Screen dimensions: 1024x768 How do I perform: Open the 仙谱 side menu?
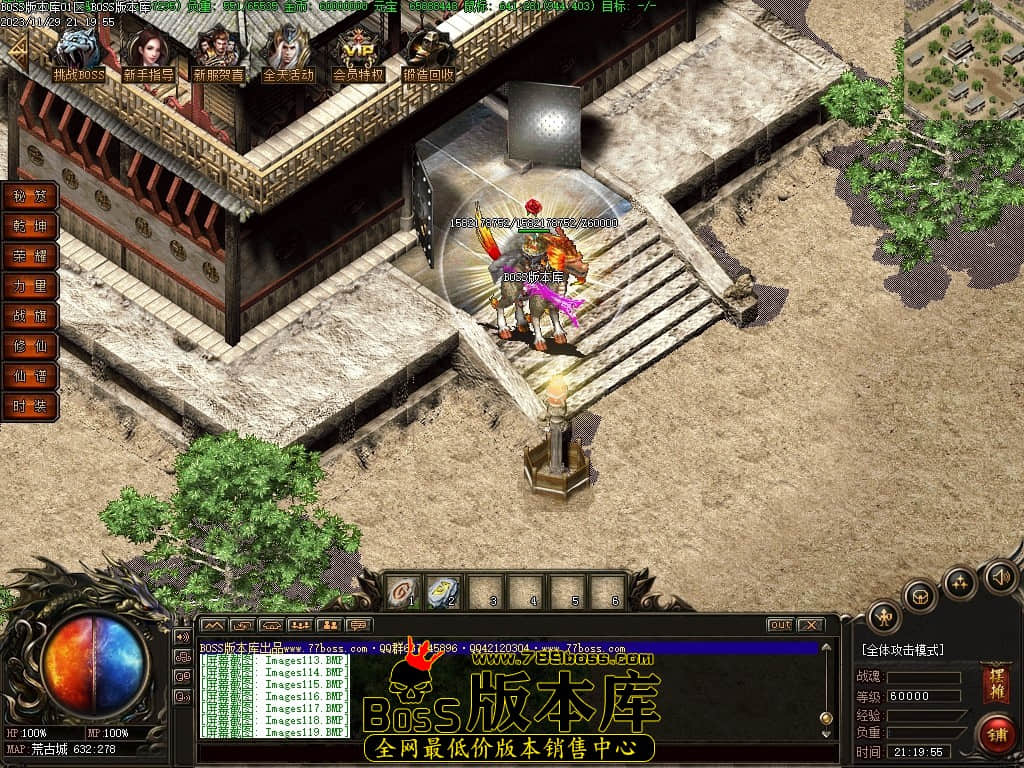[30, 377]
